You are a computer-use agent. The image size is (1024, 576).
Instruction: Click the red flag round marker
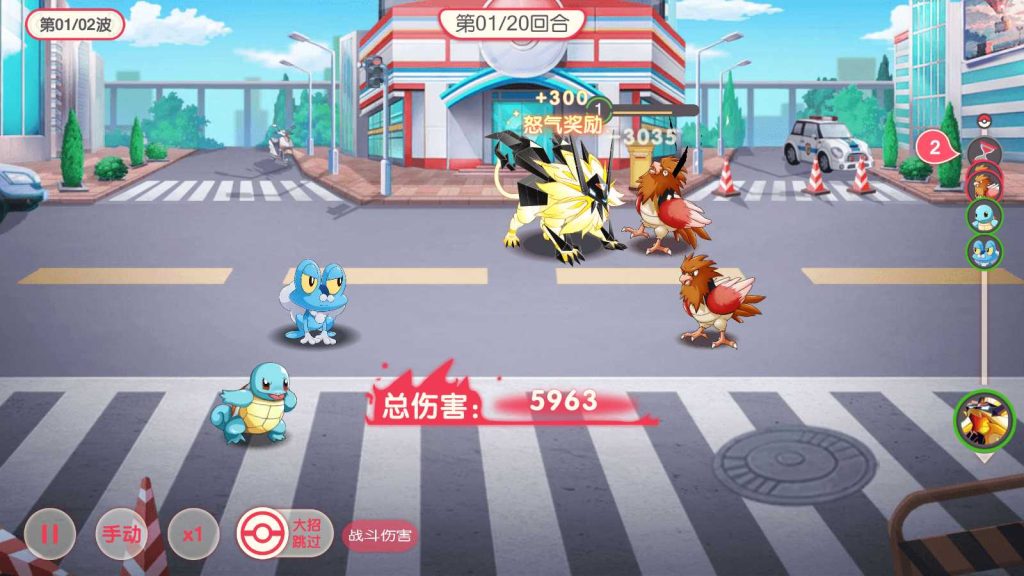984,151
